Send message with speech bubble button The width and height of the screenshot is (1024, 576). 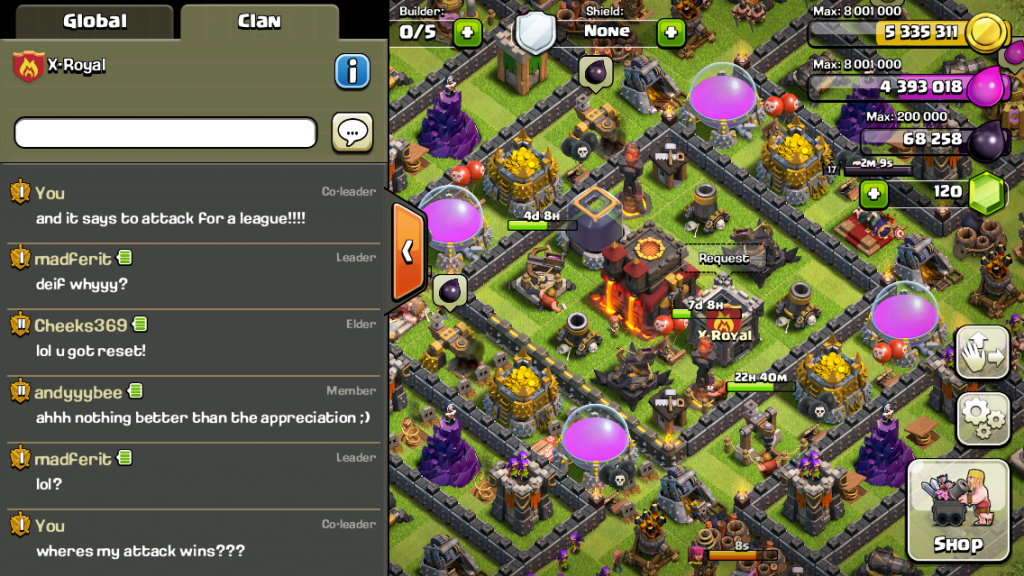[352, 132]
